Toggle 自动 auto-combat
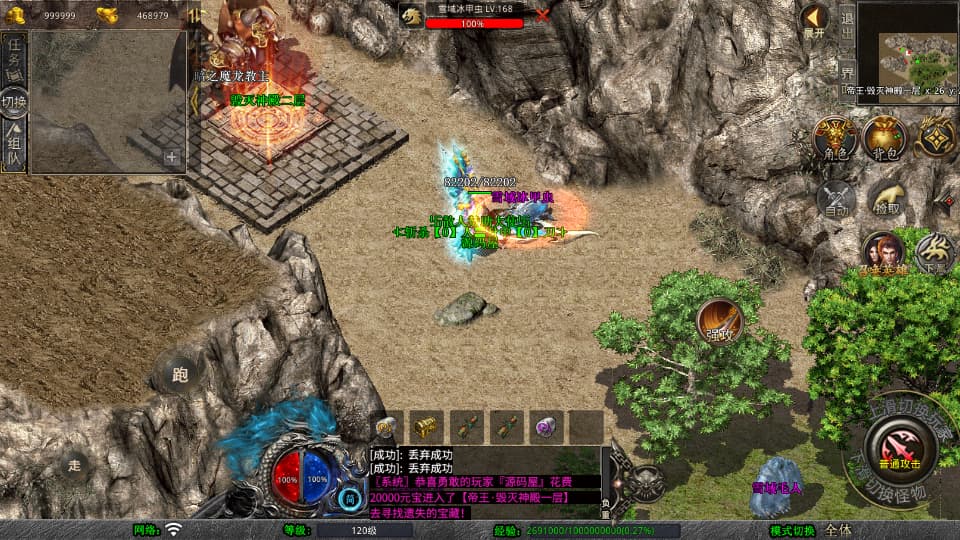This screenshot has width=960, height=540. 835,199
